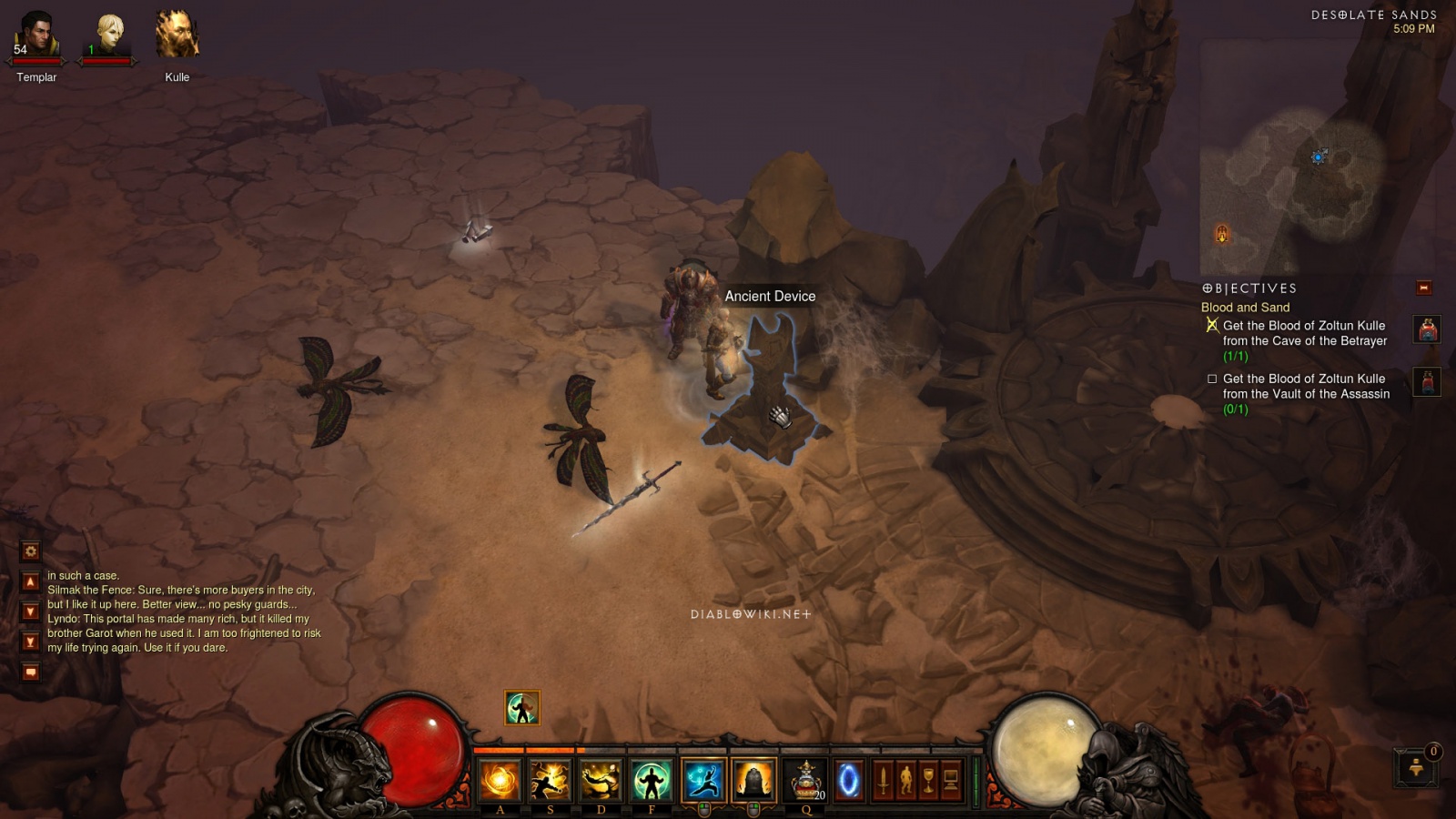Click the blonde party member portrait

click(x=109, y=36)
